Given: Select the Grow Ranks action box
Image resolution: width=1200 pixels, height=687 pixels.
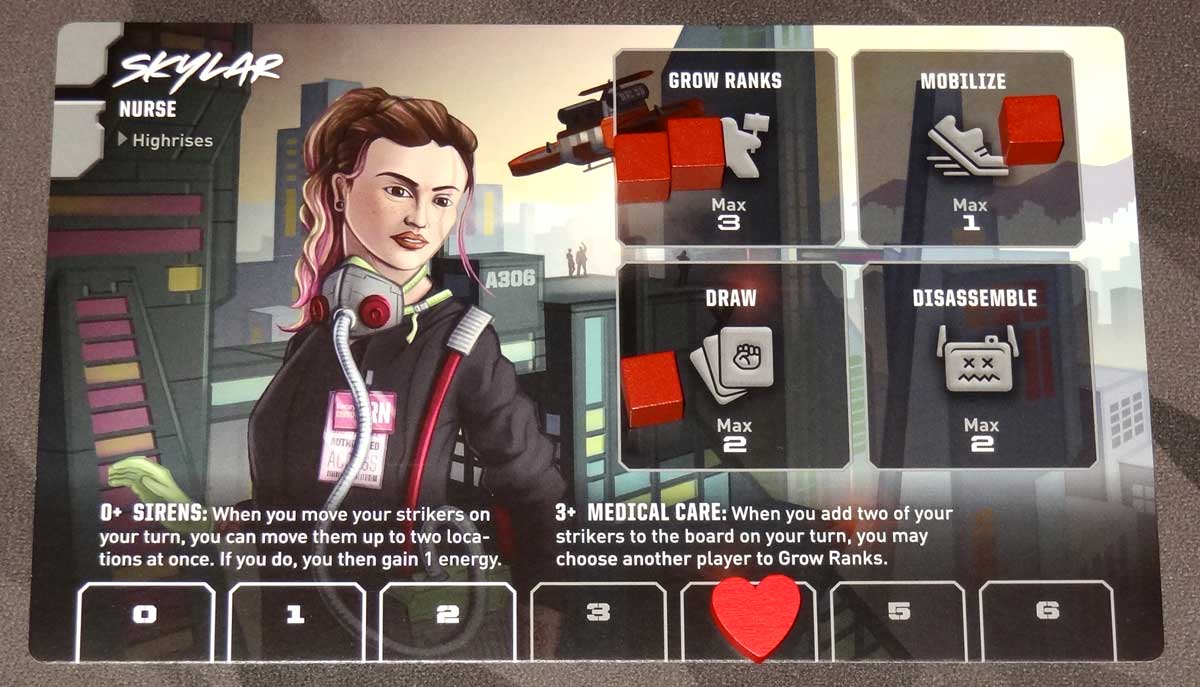Looking at the screenshot, I should point(727,148).
